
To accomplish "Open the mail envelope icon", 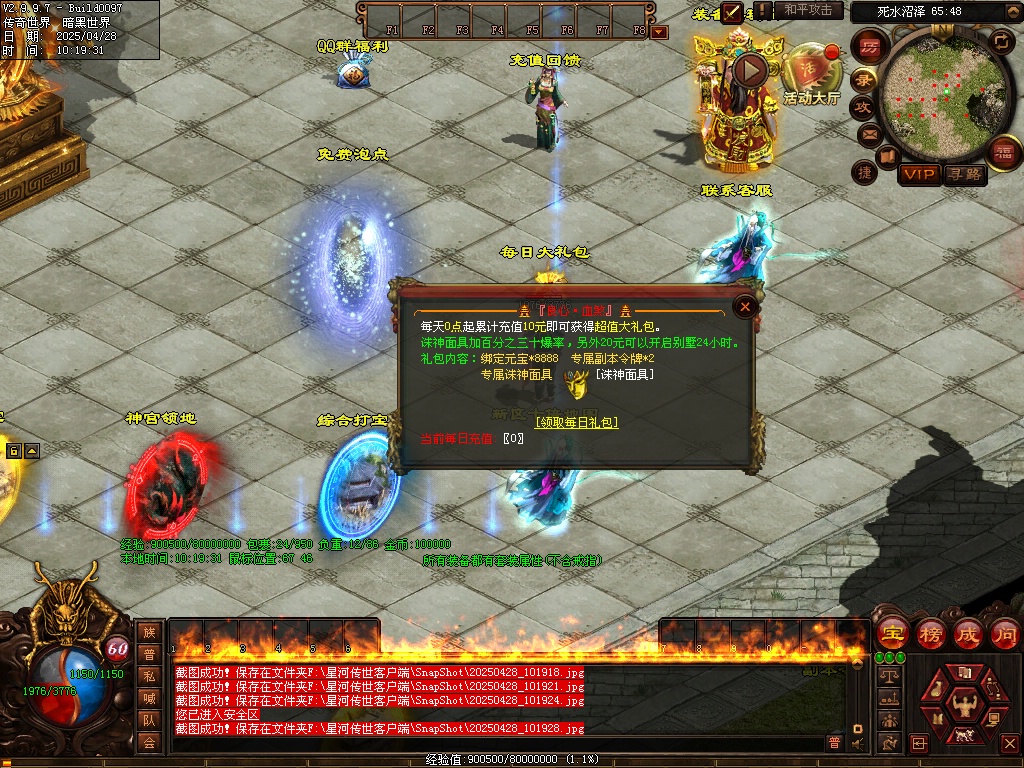I will [867, 134].
